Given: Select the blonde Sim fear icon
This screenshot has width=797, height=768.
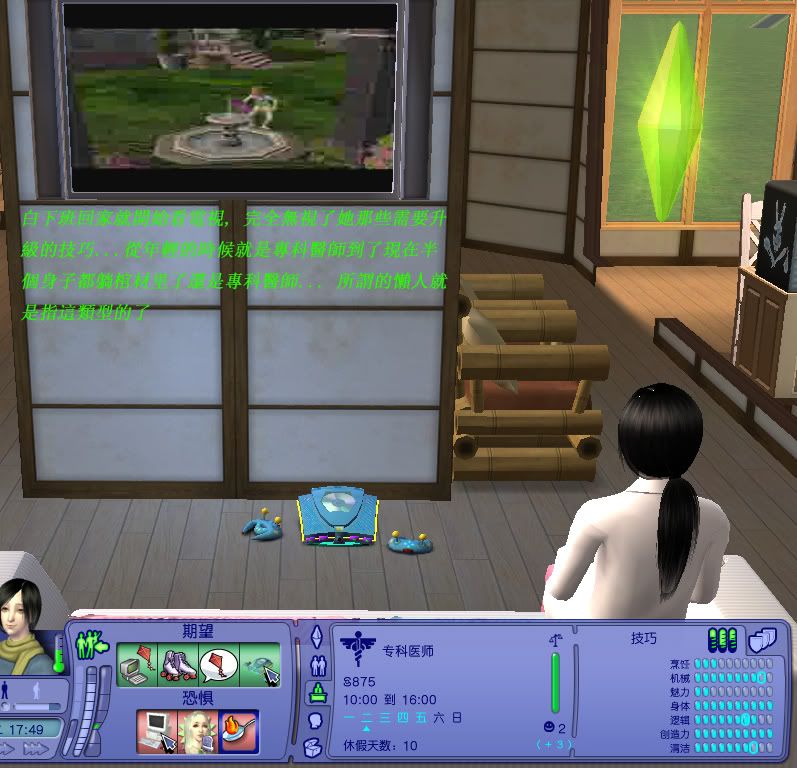Looking at the screenshot, I should click(197, 731).
